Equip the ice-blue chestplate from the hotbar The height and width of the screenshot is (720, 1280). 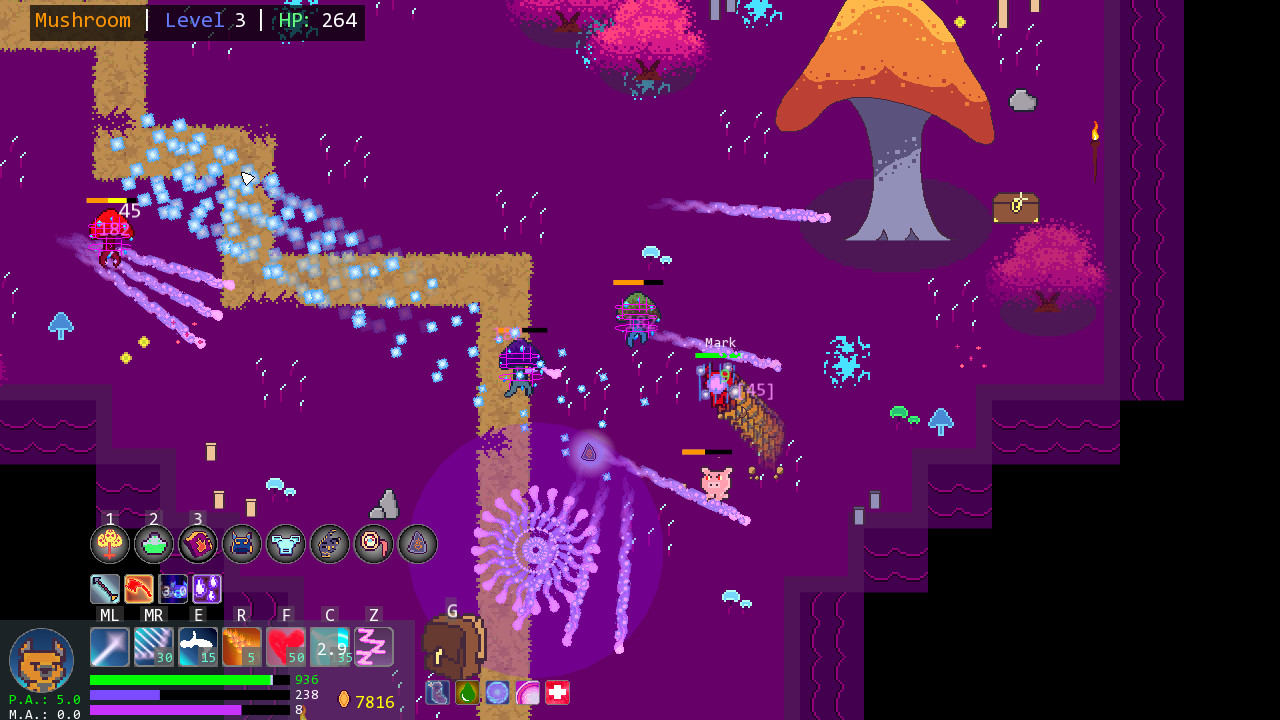[x=286, y=543]
